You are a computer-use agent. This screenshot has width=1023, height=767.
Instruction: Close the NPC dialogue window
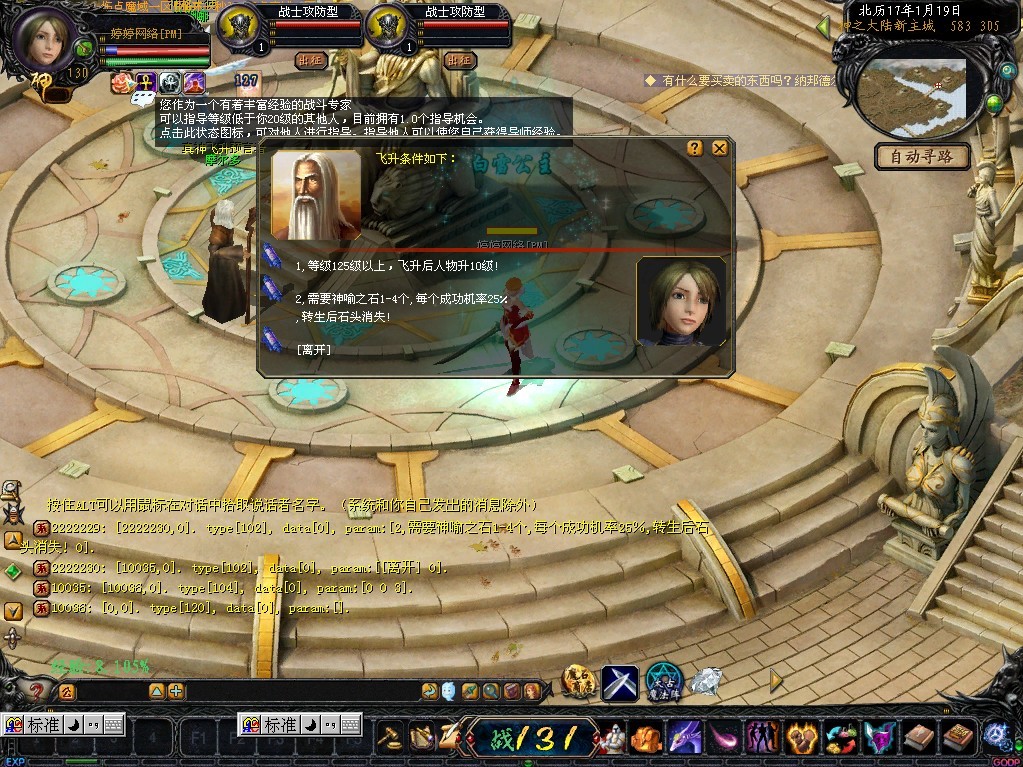[x=719, y=148]
